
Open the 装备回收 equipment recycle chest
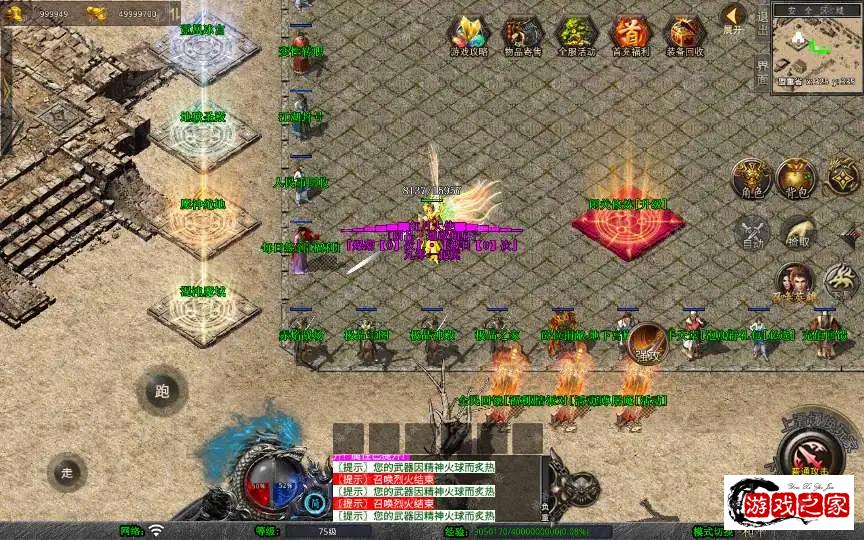pyautogui.click(x=685, y=36)
